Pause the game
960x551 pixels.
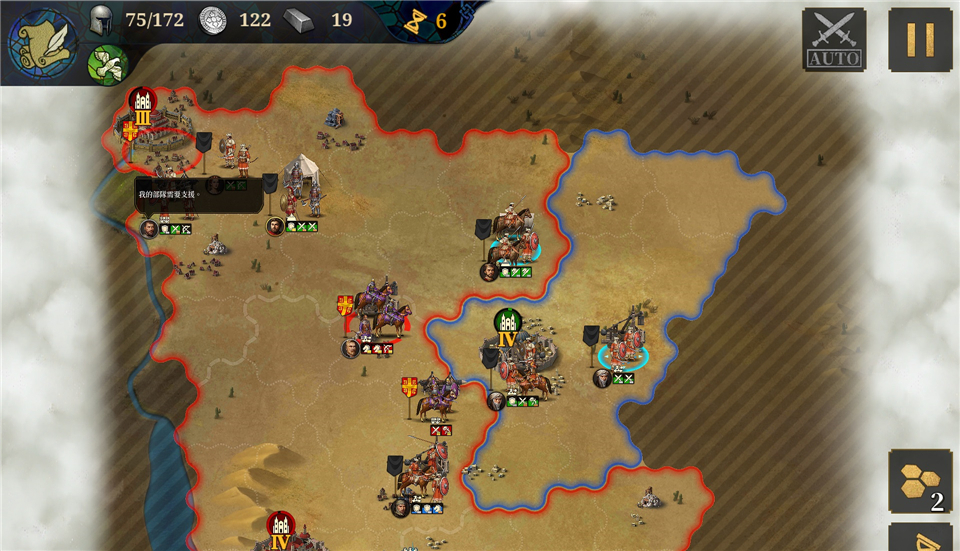(x=919, y=40)
